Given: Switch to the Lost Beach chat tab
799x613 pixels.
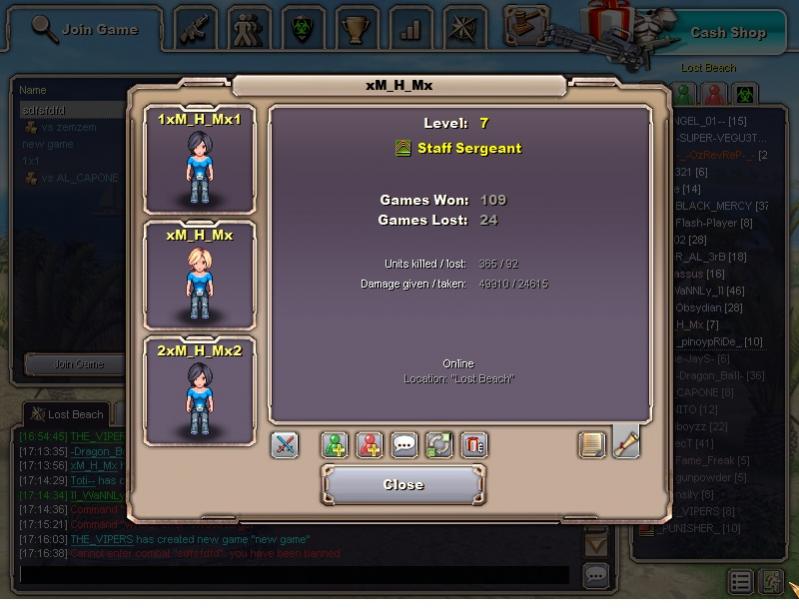Looking at the screenshot, I should click(68, 414).
